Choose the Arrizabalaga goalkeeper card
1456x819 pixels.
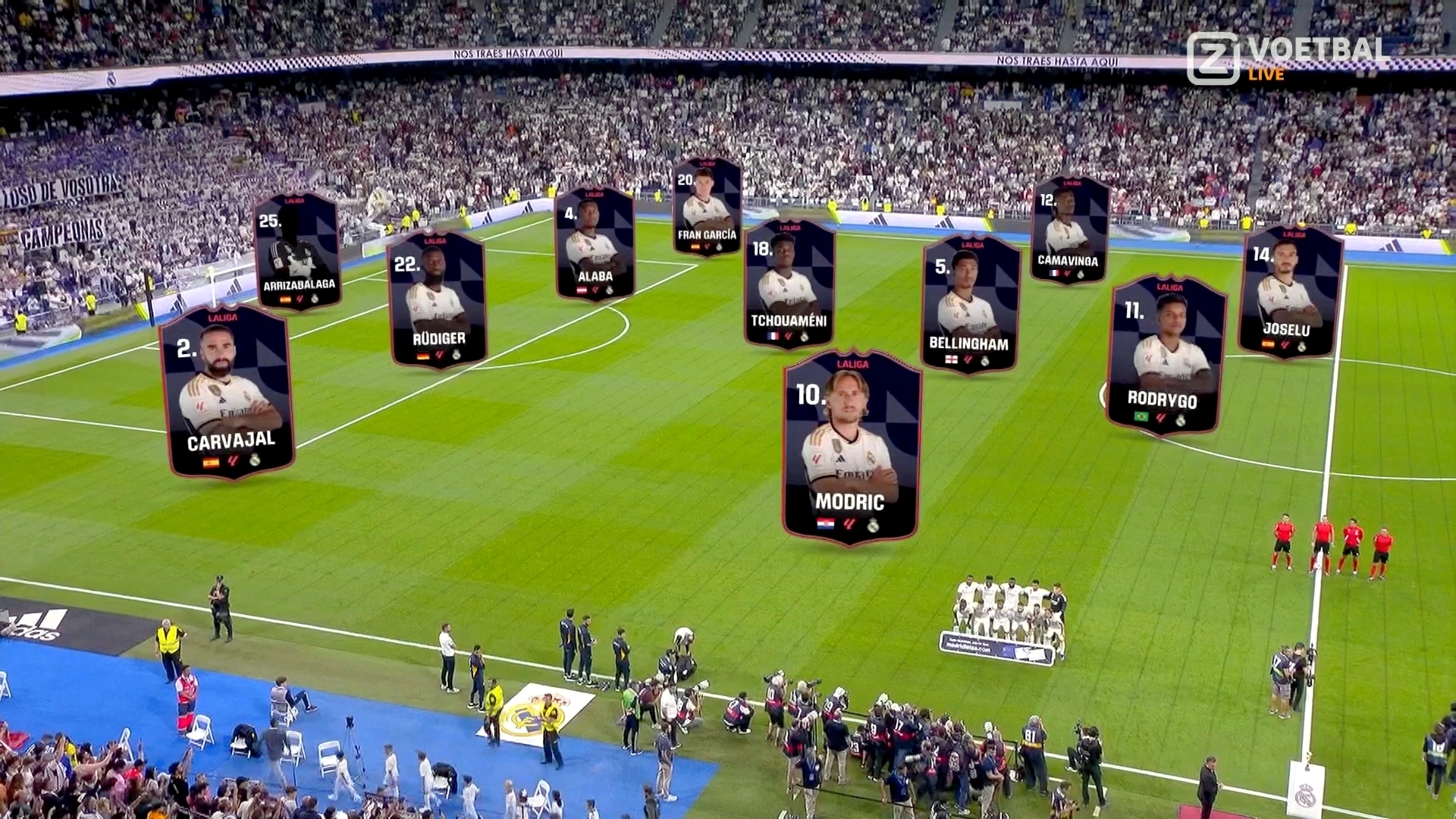coord(297,251)
